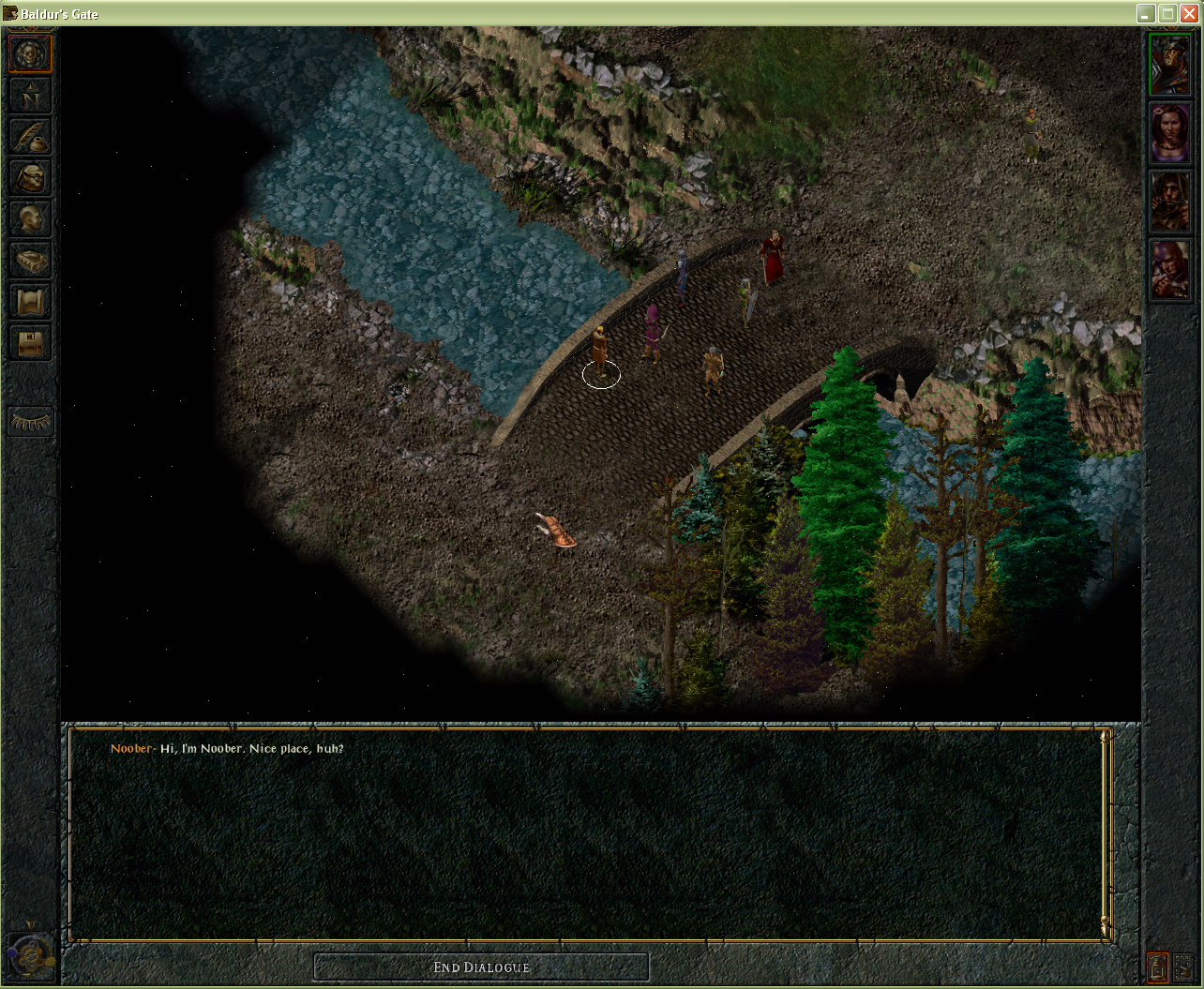Select the helmeted warrior portrait
The height and width of the screenshot is (989, 1204).
tap(1170, 64)
